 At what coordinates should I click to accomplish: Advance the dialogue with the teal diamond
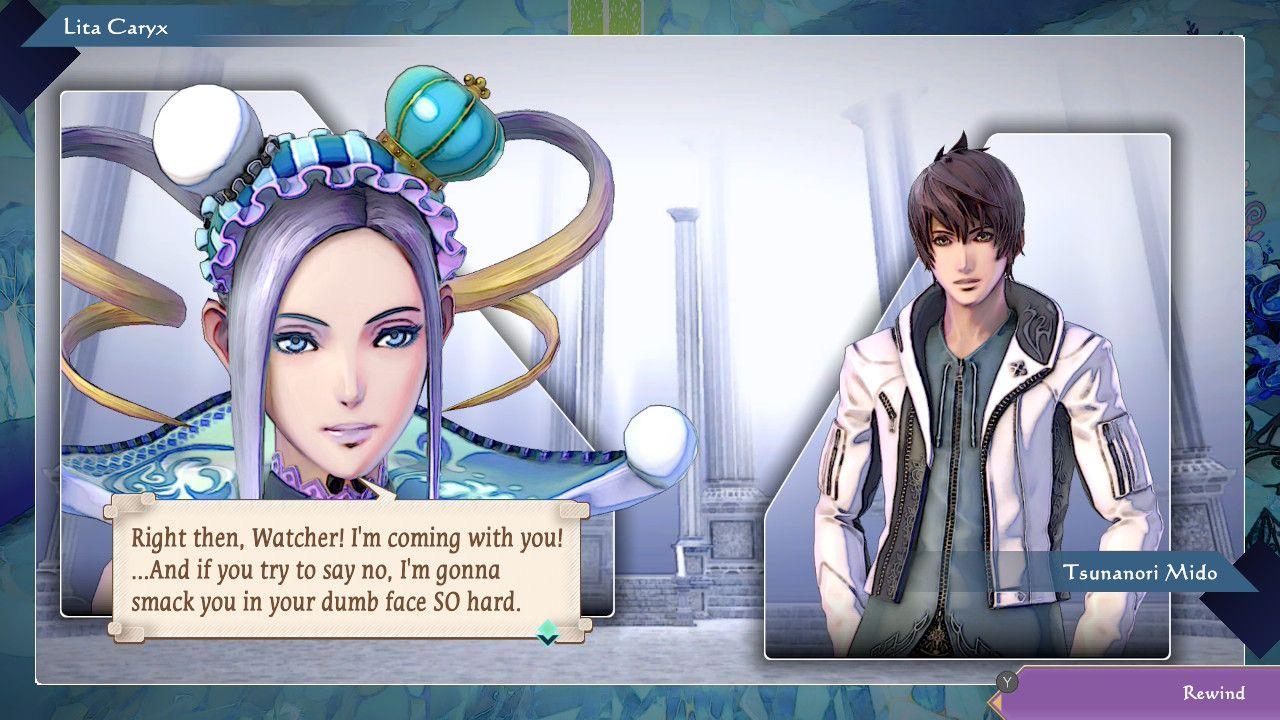pos(547,632)
